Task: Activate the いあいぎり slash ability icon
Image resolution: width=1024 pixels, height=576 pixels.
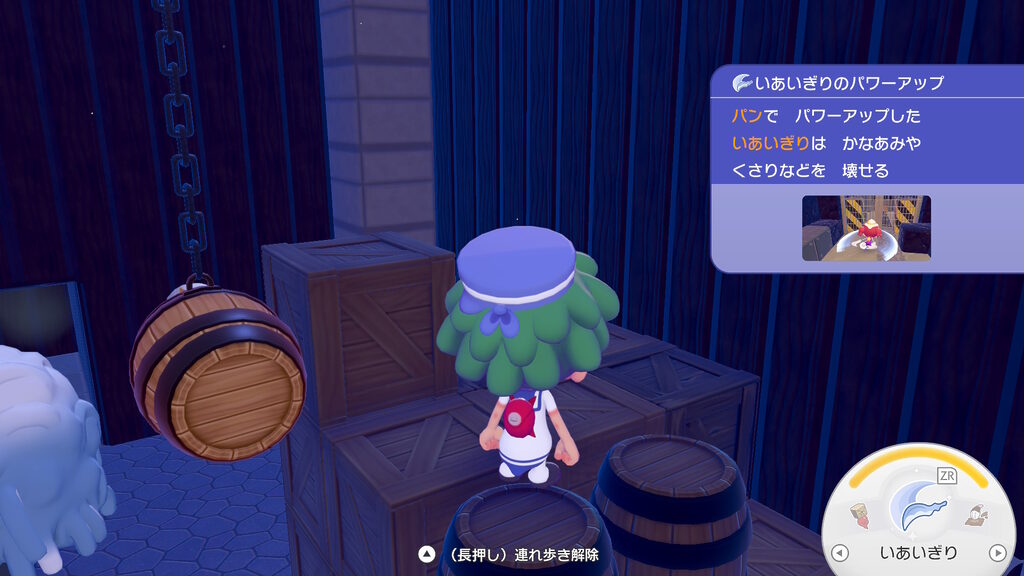Action: 918,506
